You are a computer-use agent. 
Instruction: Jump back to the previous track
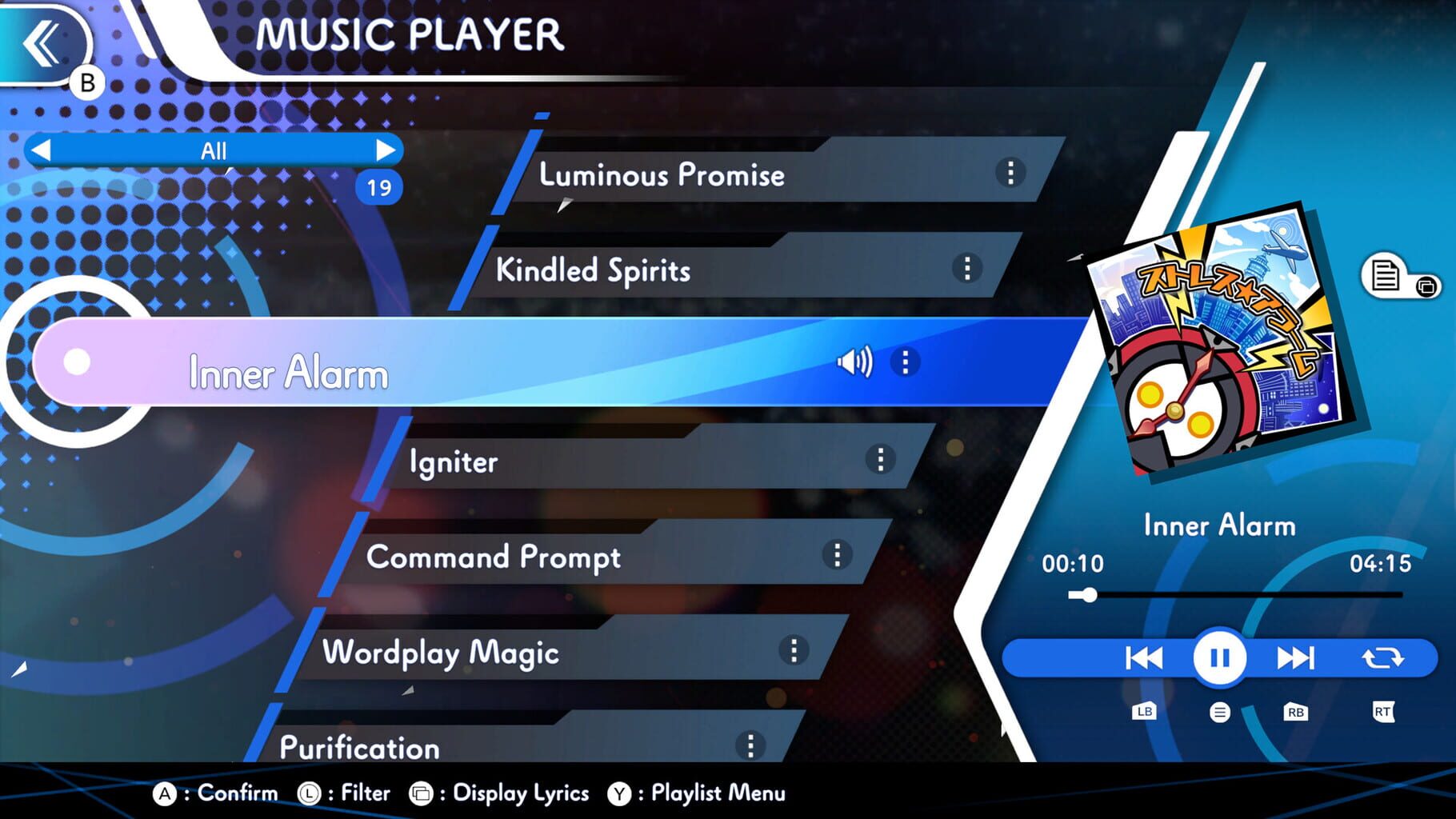1142,657
